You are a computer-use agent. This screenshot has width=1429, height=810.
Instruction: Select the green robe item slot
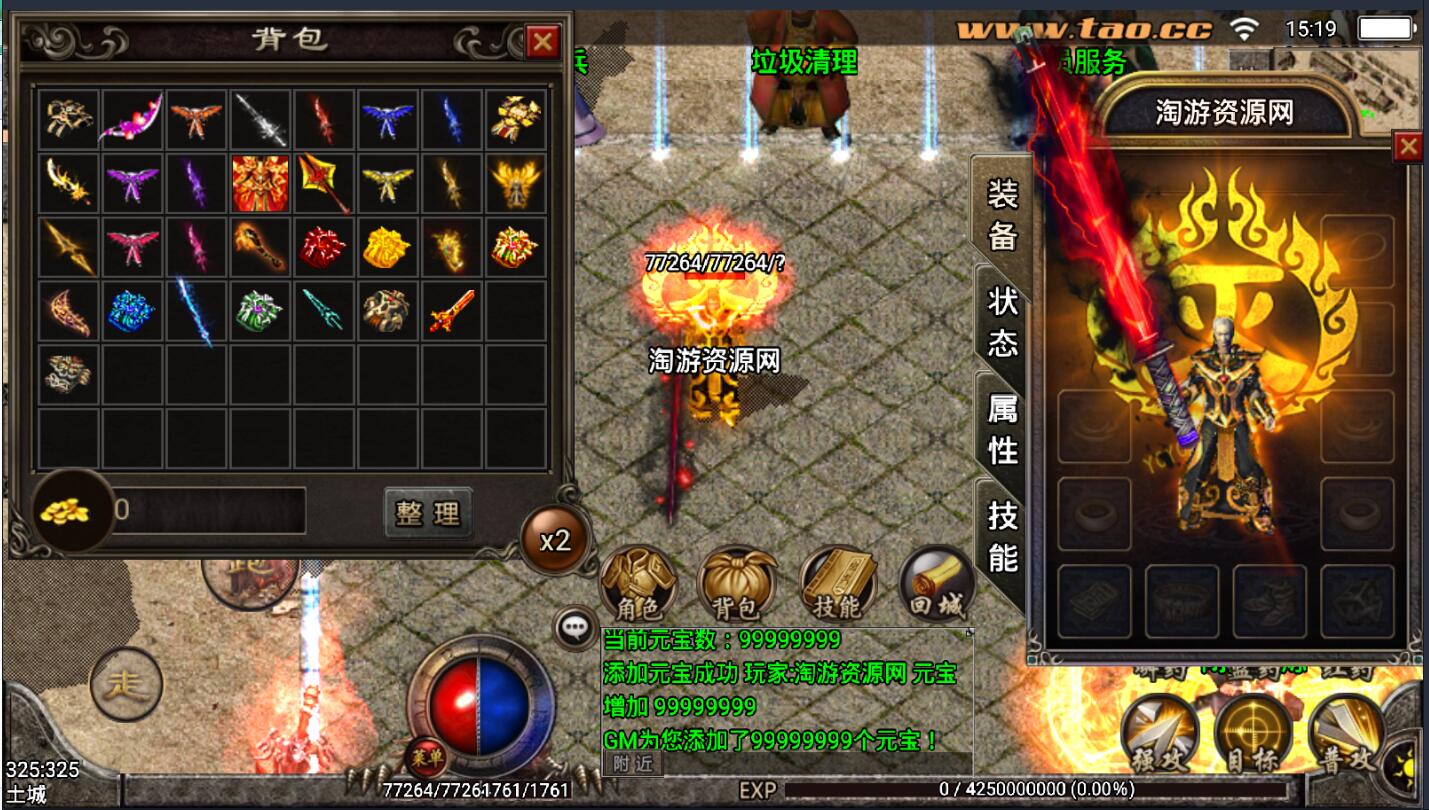[260, 311]
